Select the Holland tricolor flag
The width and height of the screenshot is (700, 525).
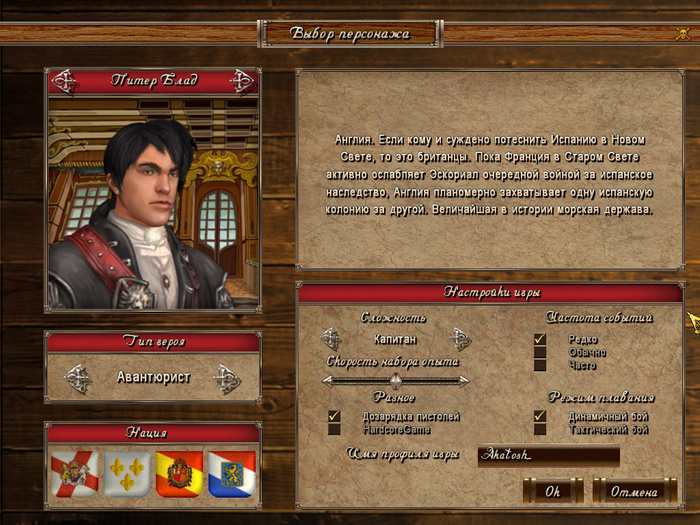point(231,474)
